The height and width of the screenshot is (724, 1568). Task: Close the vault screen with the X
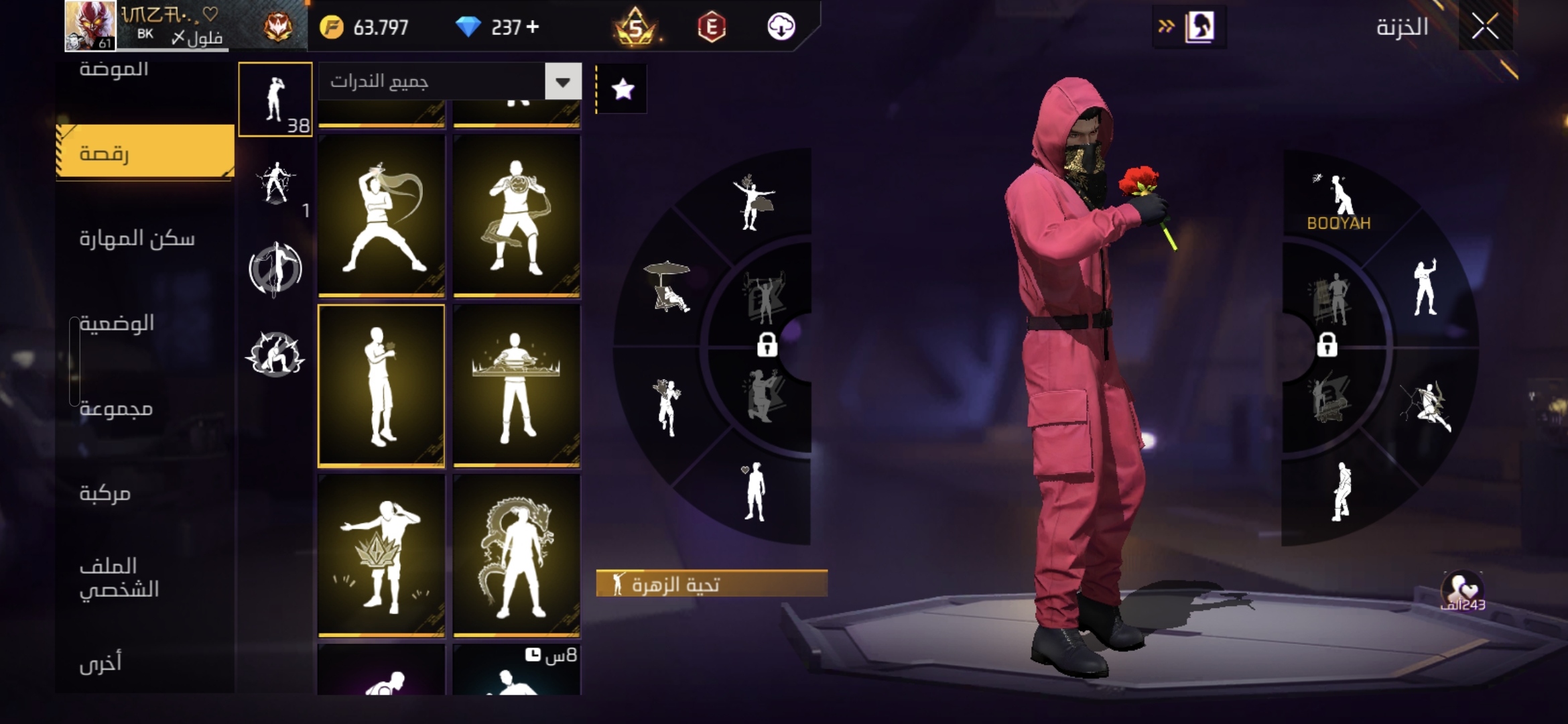pos(1485,27)
